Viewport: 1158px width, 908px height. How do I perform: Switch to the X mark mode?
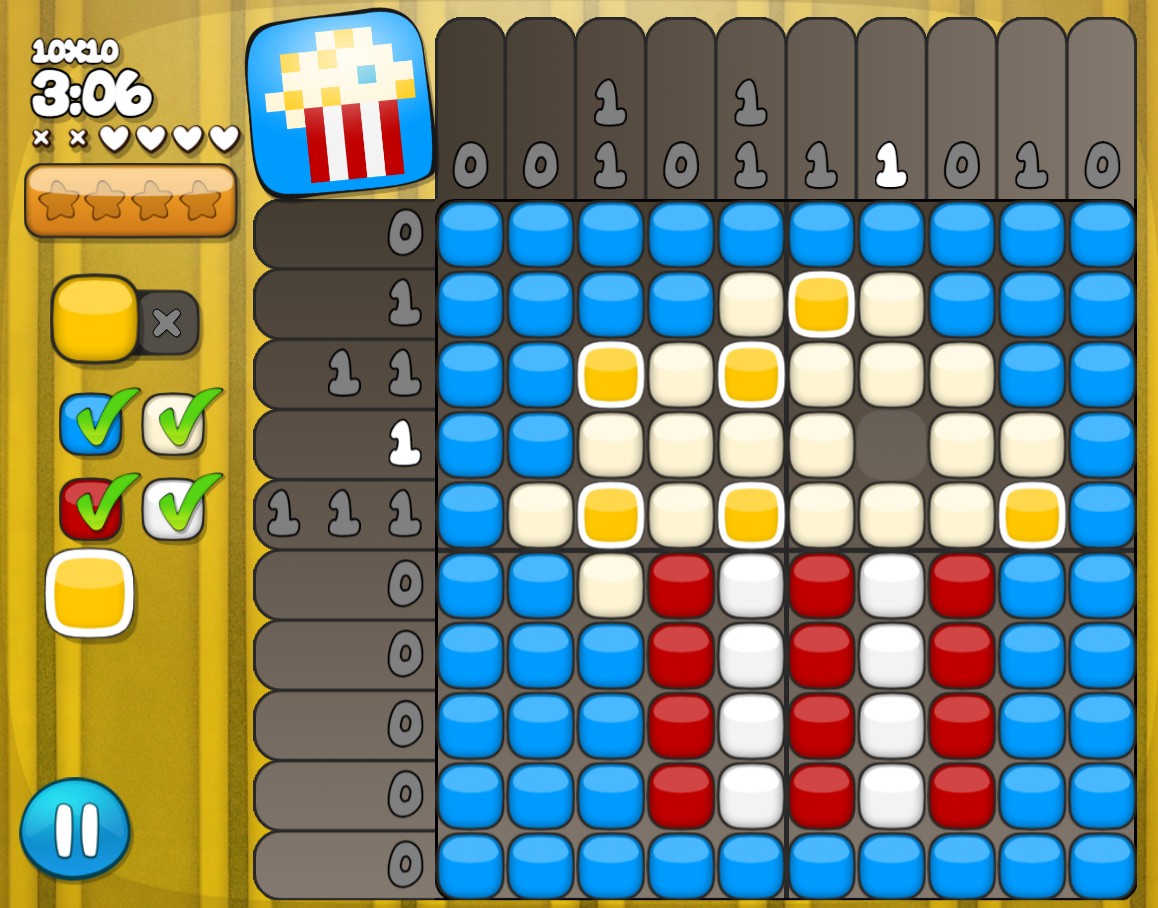pyautogui.click(x=168, y=323)
